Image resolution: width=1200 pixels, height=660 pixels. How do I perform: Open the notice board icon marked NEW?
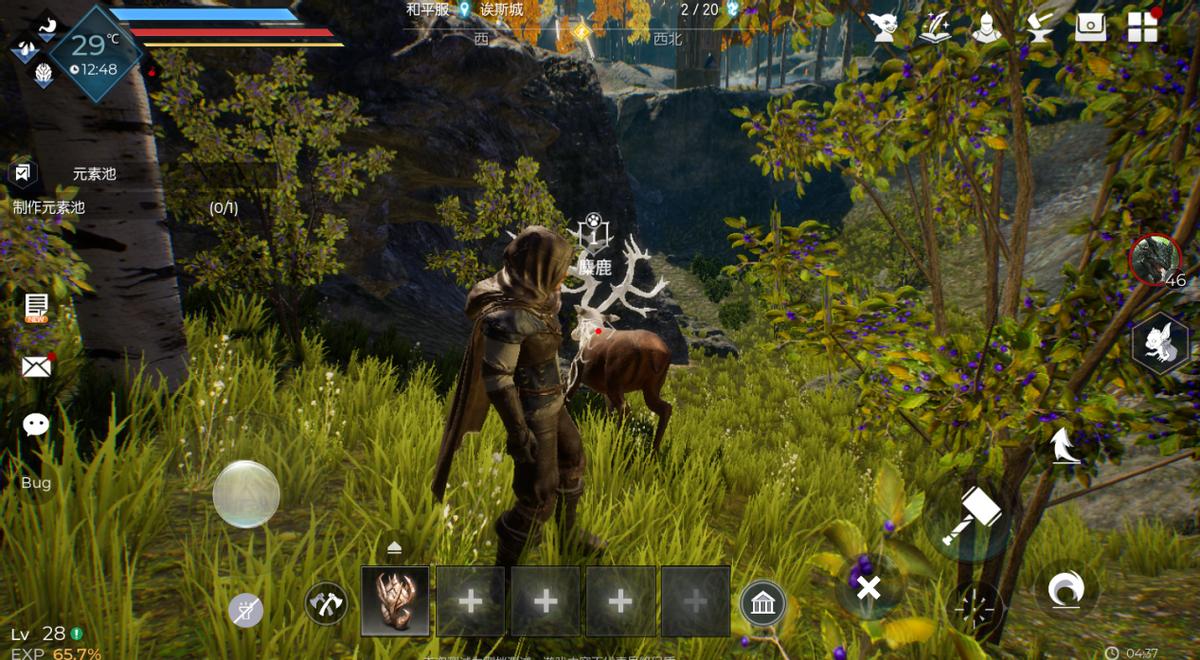point(37,307)
